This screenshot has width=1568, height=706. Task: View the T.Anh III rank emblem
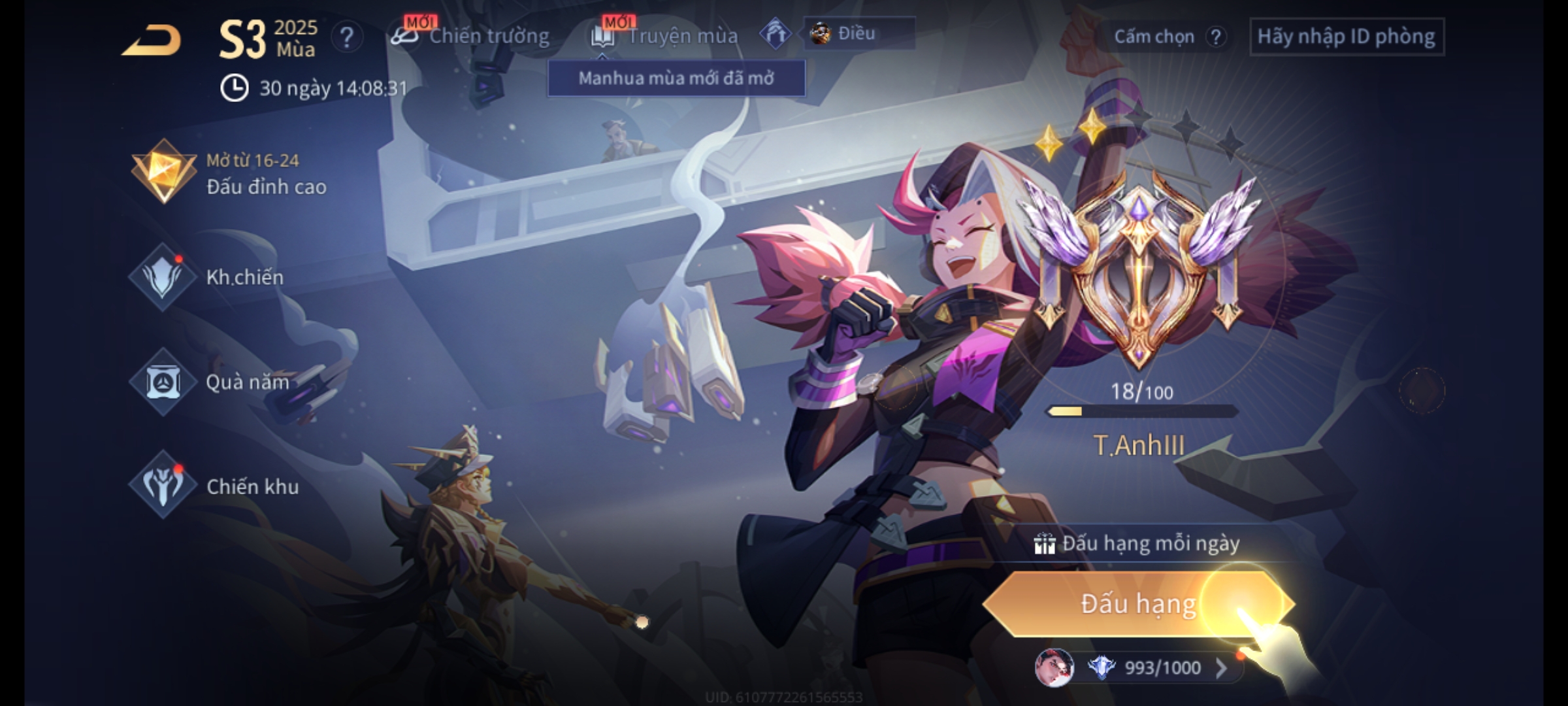pos(1139,275)
